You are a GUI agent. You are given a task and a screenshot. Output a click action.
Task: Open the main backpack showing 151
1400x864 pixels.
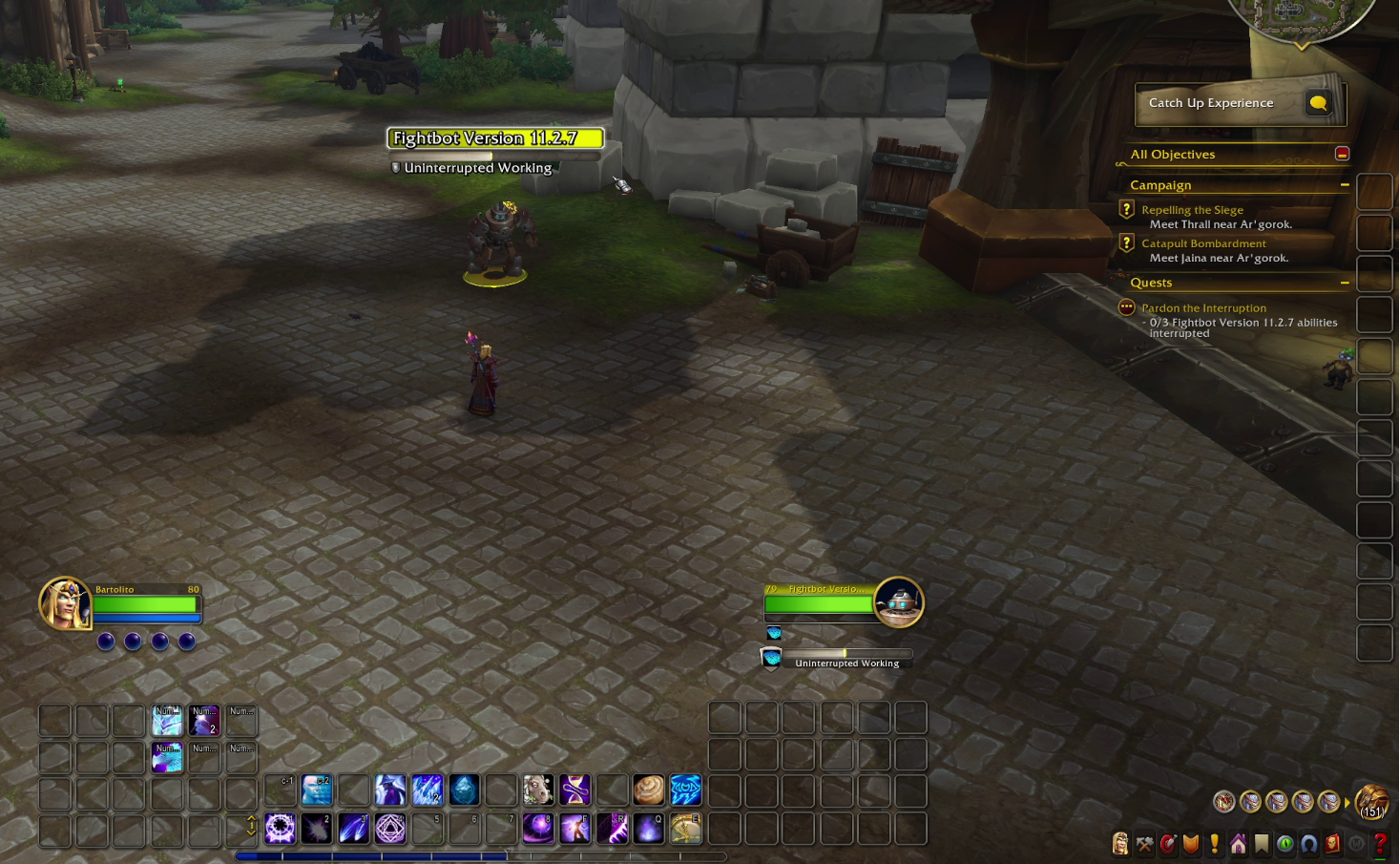click(x=1372, y=802)
